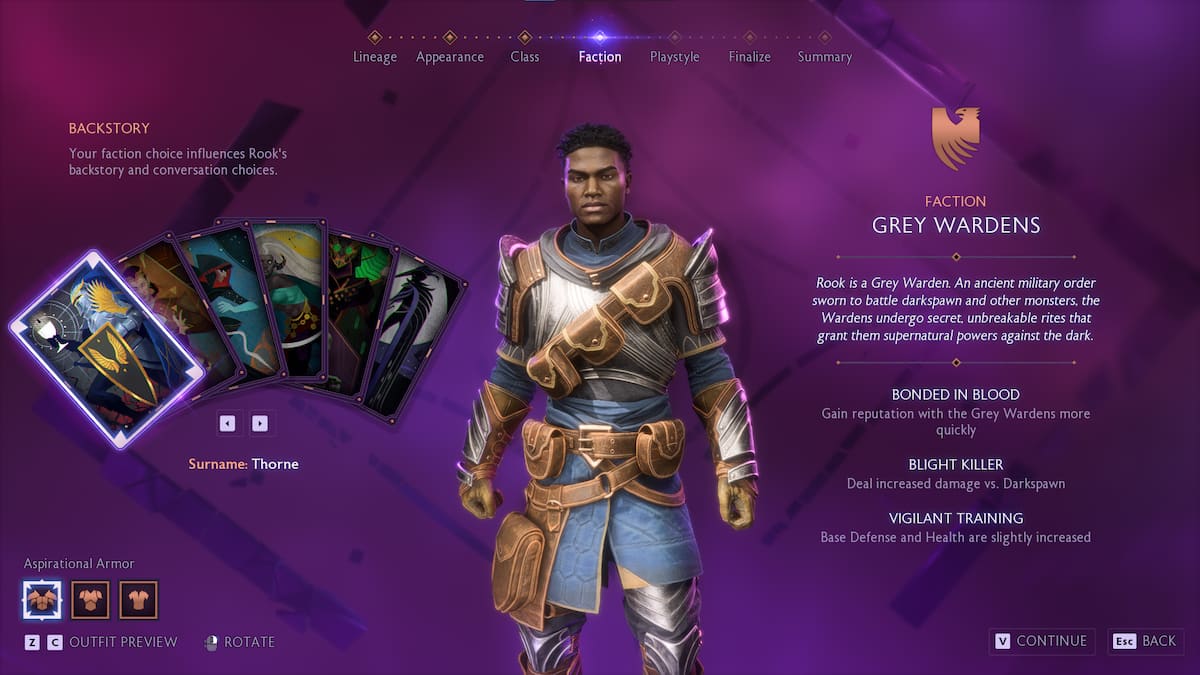Switch to the Class step
This screenshot has height=675, width=1200.
[x=525, y=56]
